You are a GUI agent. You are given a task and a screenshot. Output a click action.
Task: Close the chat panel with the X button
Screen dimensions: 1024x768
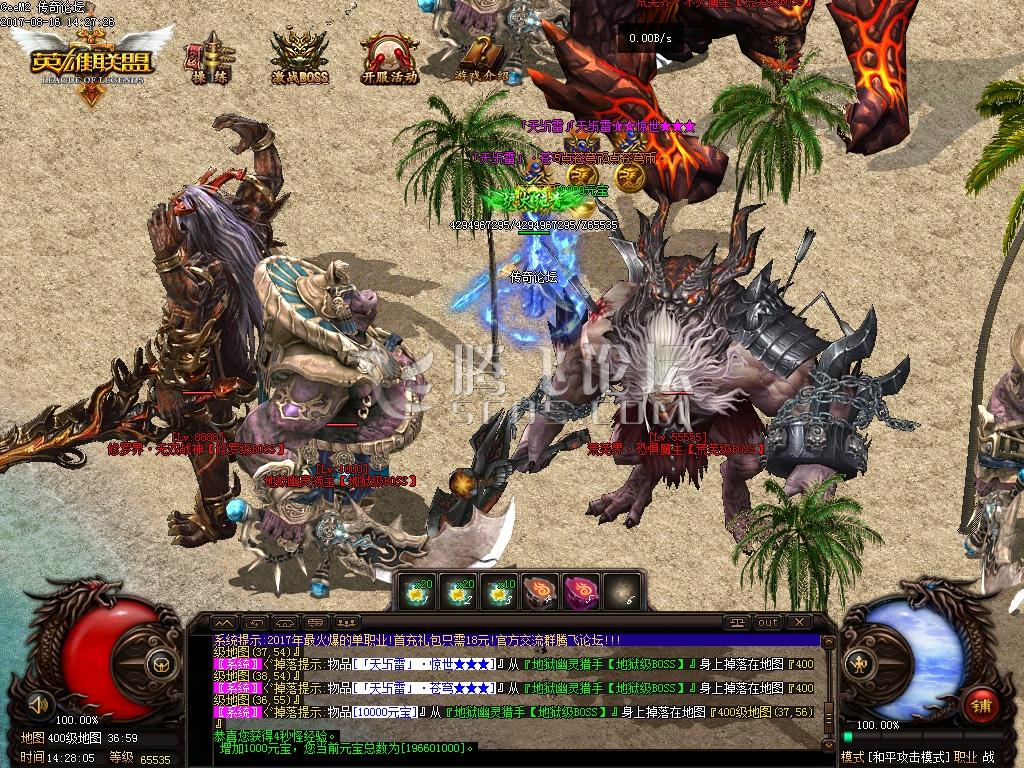pos(799,622)
